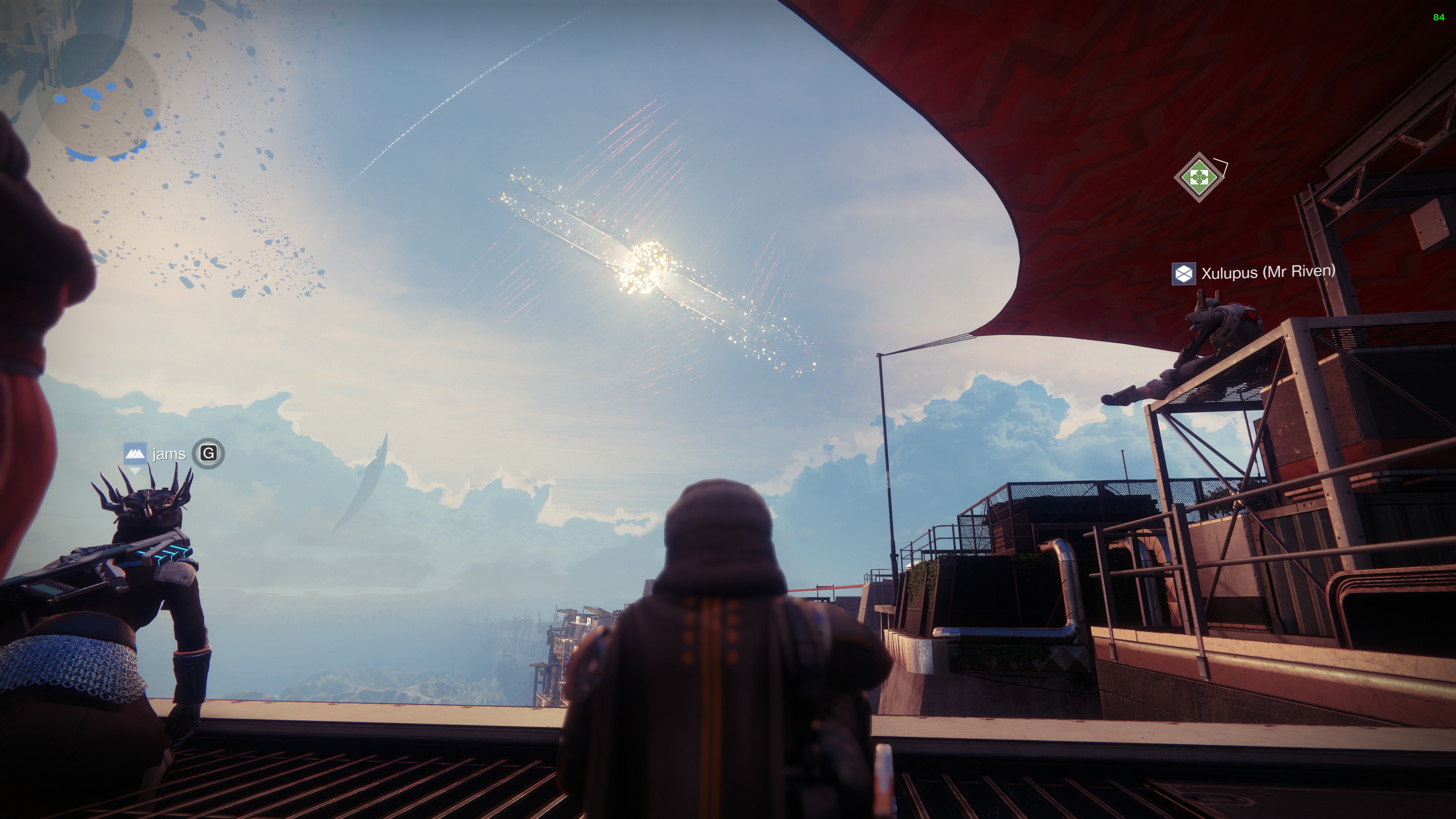The image size is (1456, 819).
Task: Select the jams player nameplate
Action: coord(168,454)
